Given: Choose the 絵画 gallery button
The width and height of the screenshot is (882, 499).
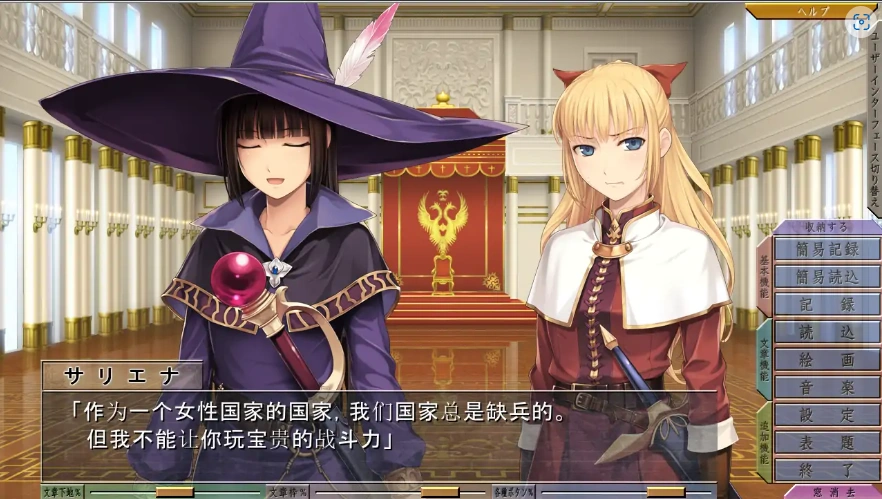Looking at the screenshot, I should point(826,360).
